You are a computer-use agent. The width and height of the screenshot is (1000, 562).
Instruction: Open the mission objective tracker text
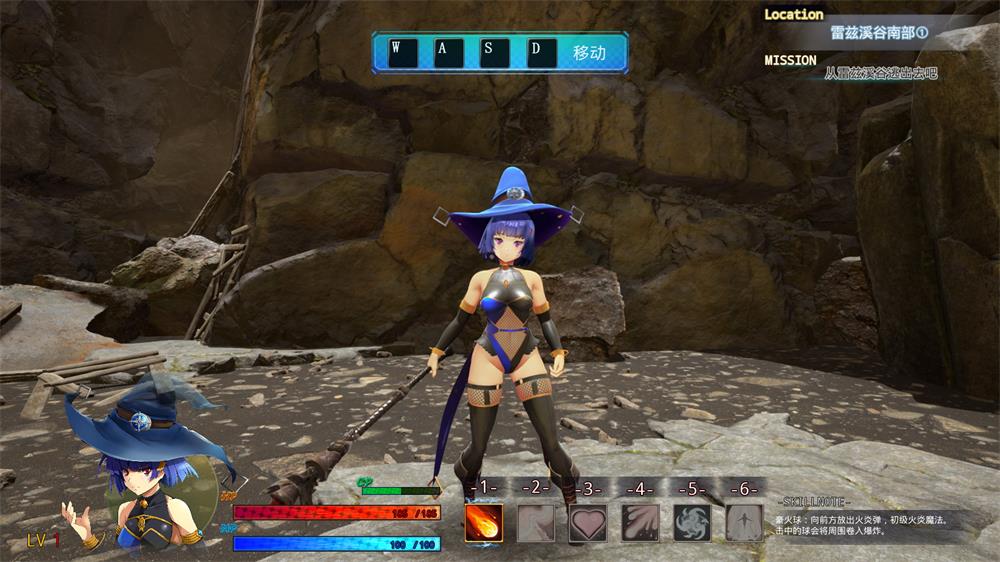click(x=880, y=73)
